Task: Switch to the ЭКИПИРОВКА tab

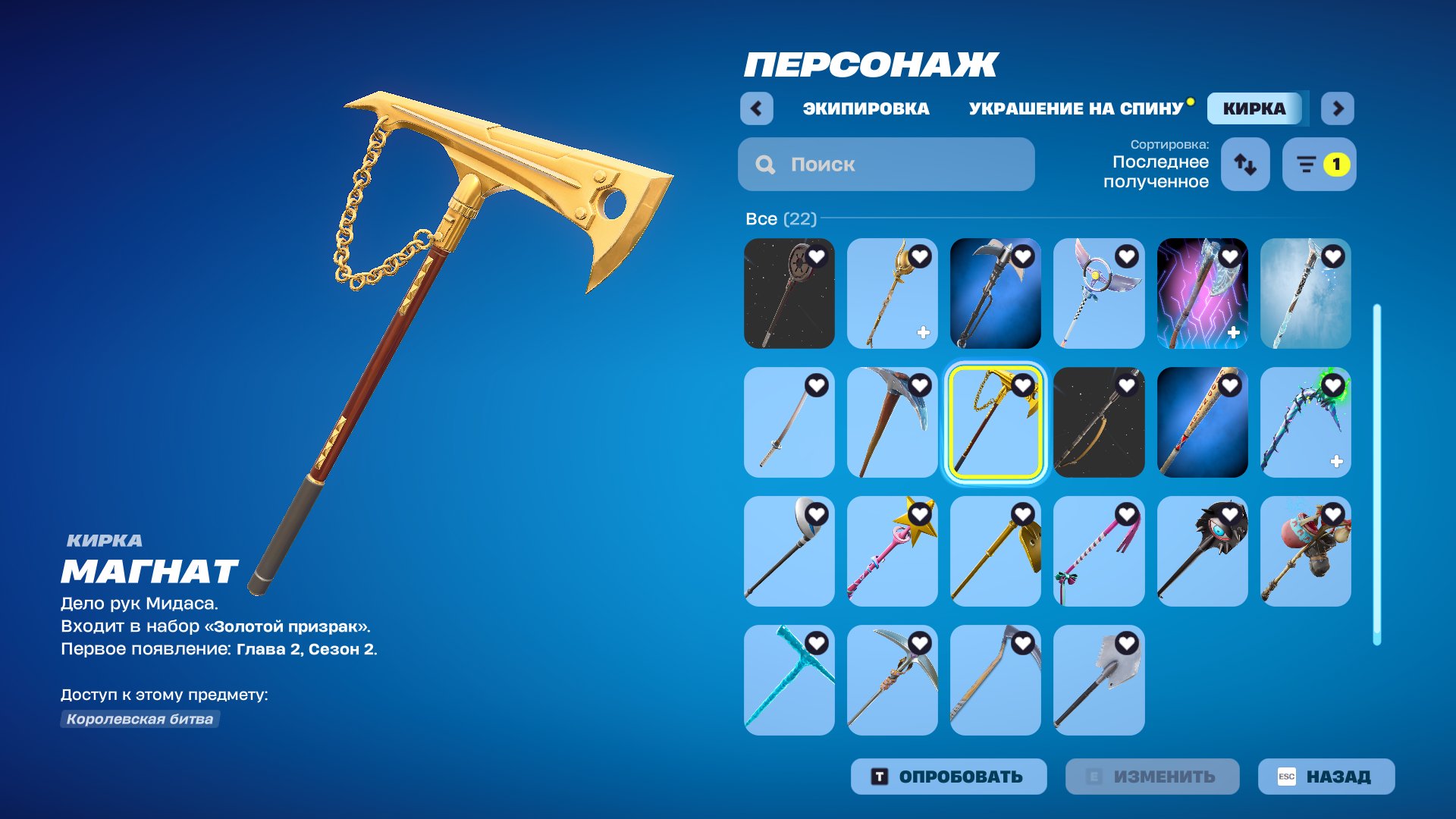Action: pyautogui.click(x=867, y=108)
